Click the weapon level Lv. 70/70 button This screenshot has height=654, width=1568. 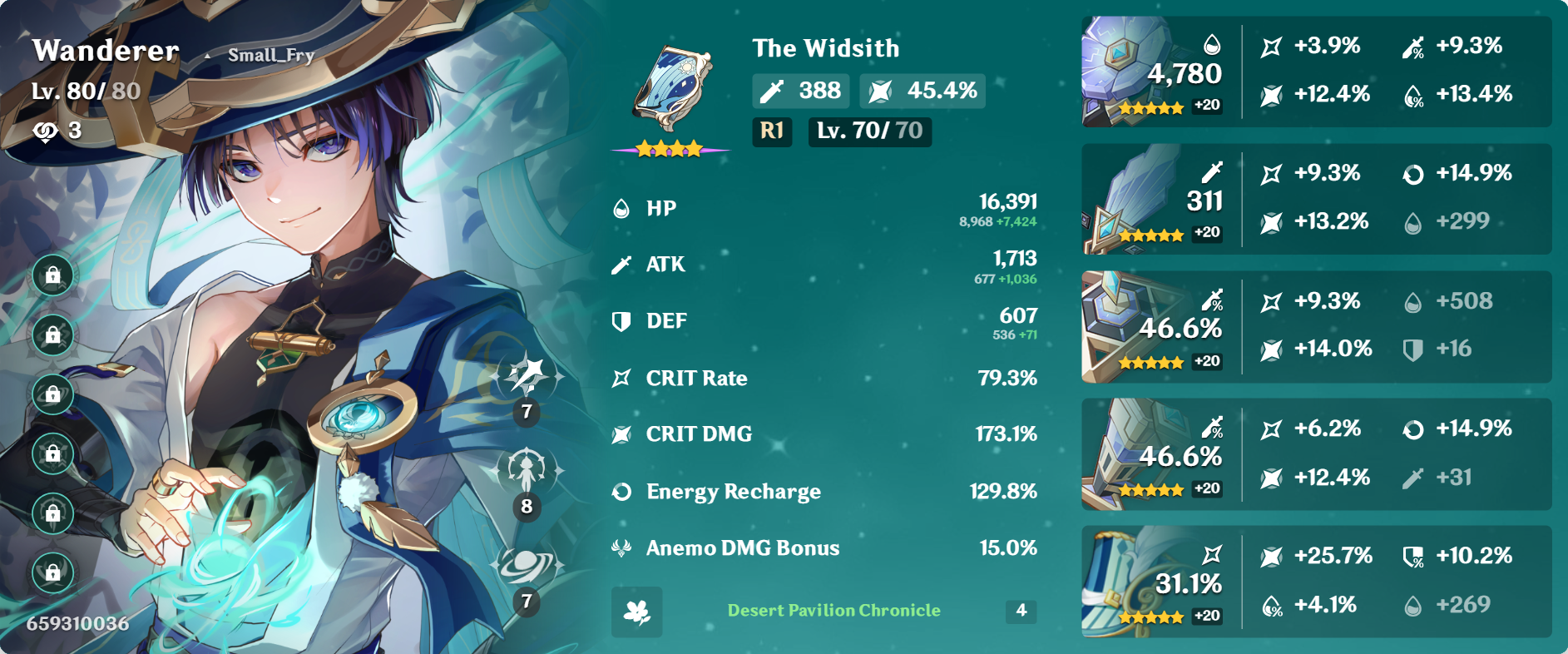pos(869,131)
